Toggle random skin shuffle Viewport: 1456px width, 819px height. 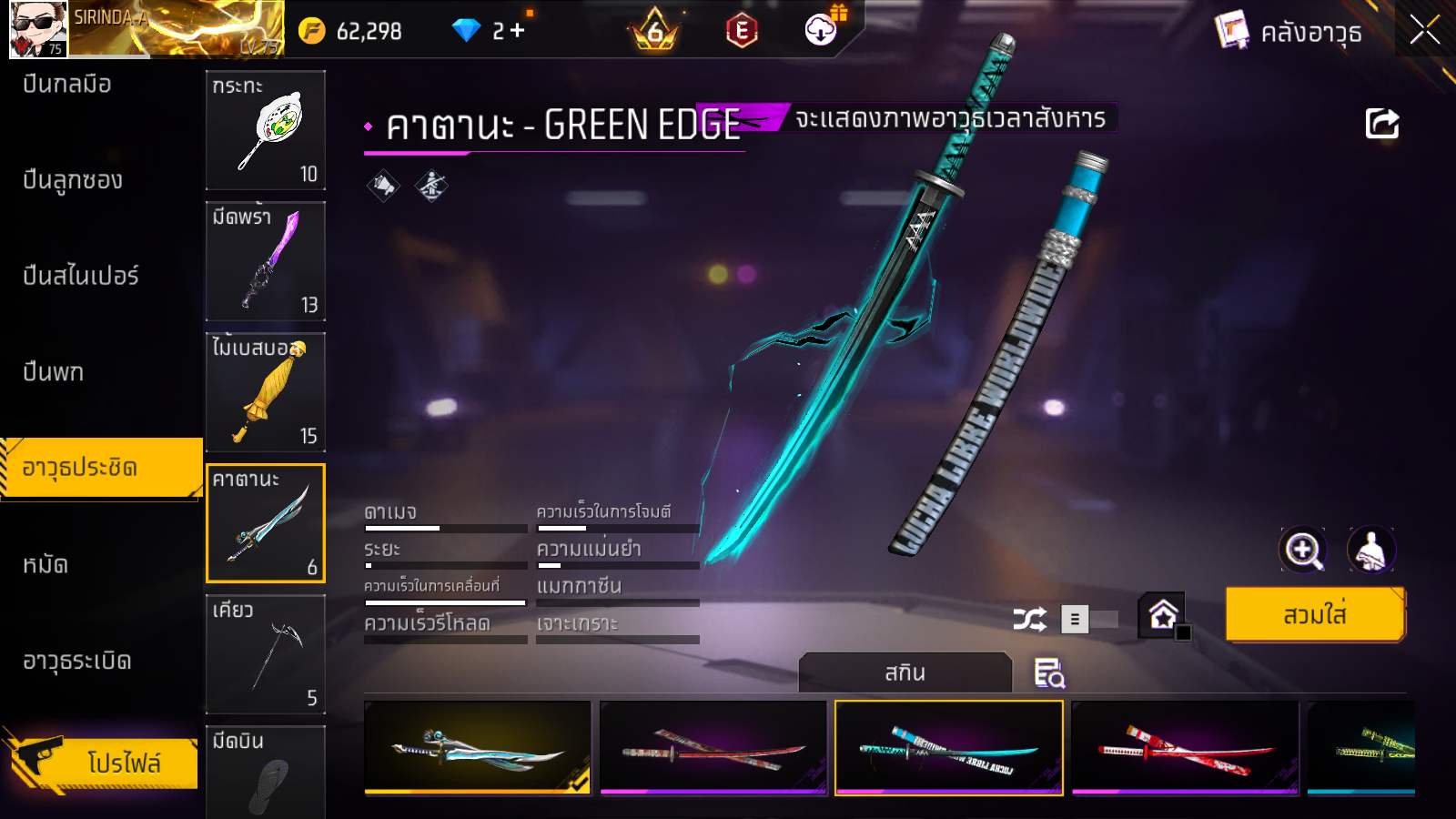(x=1029, y=620)
